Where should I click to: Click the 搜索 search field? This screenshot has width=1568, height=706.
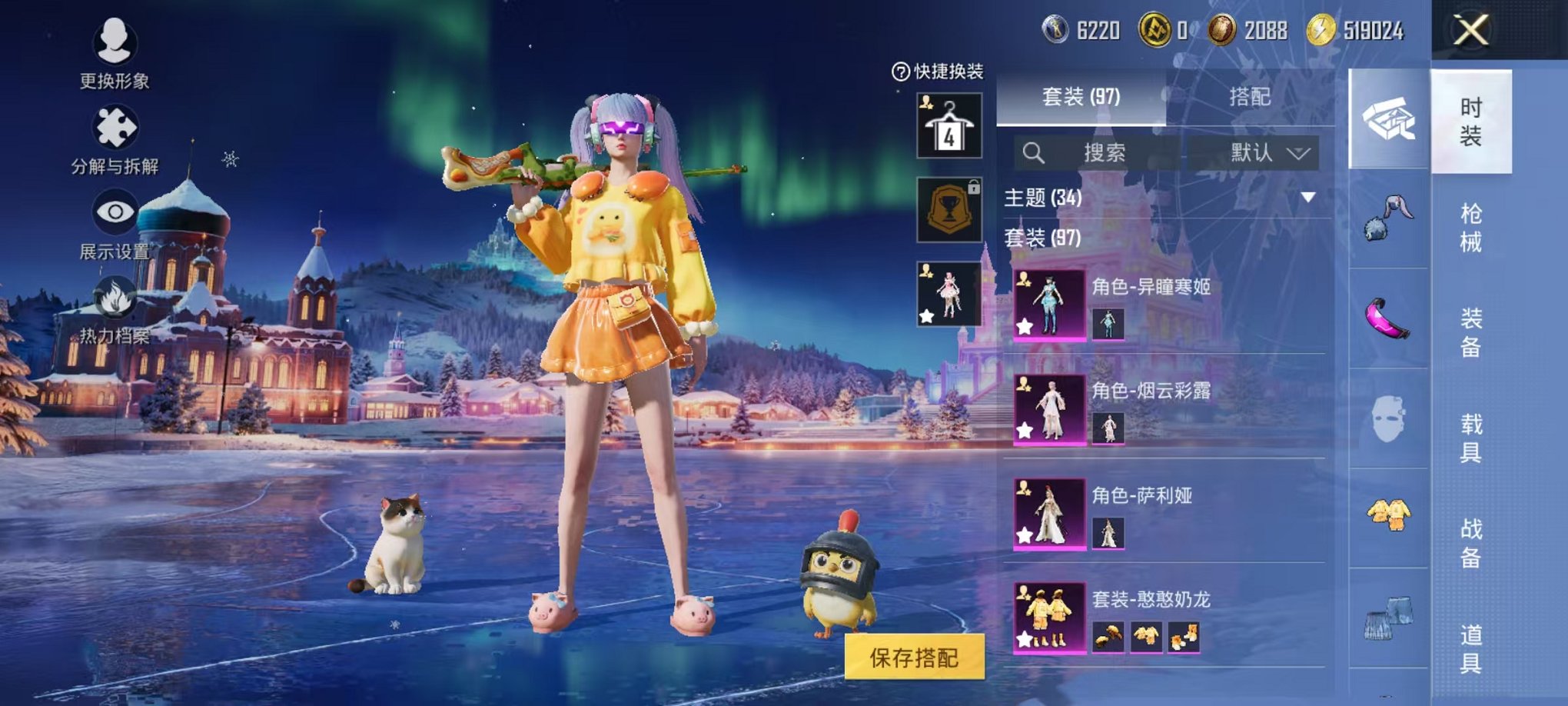[1107, 153]
